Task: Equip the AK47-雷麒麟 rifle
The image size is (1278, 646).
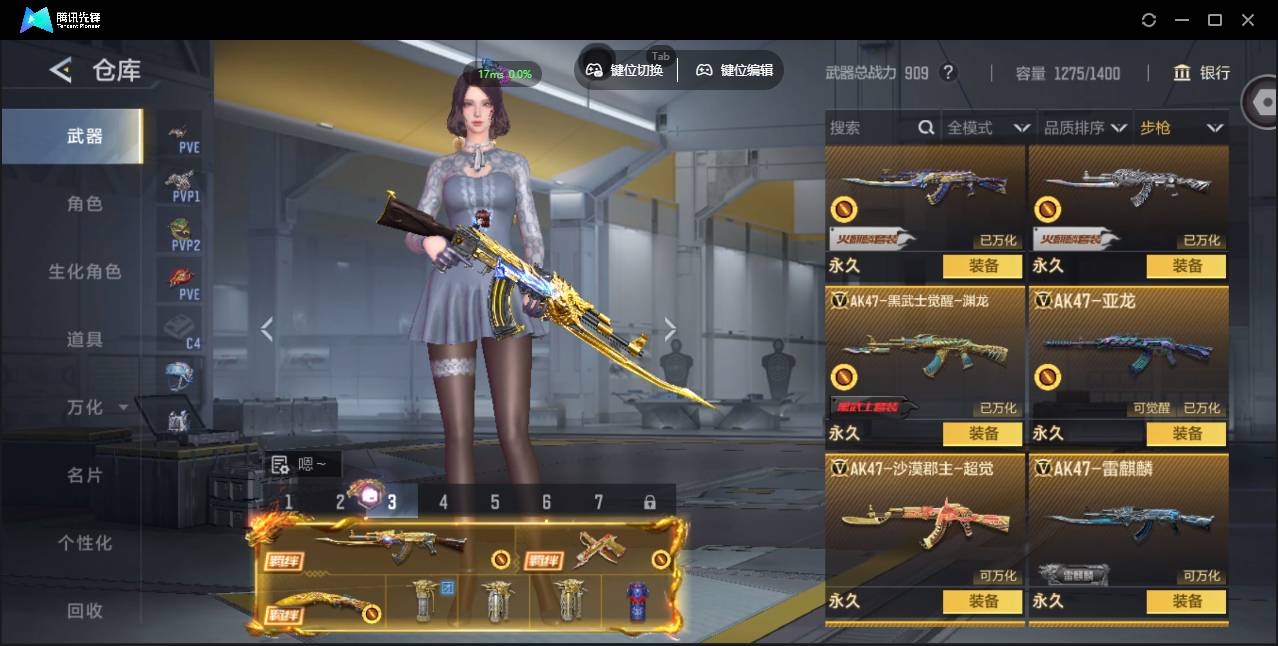Action: 1186,602
